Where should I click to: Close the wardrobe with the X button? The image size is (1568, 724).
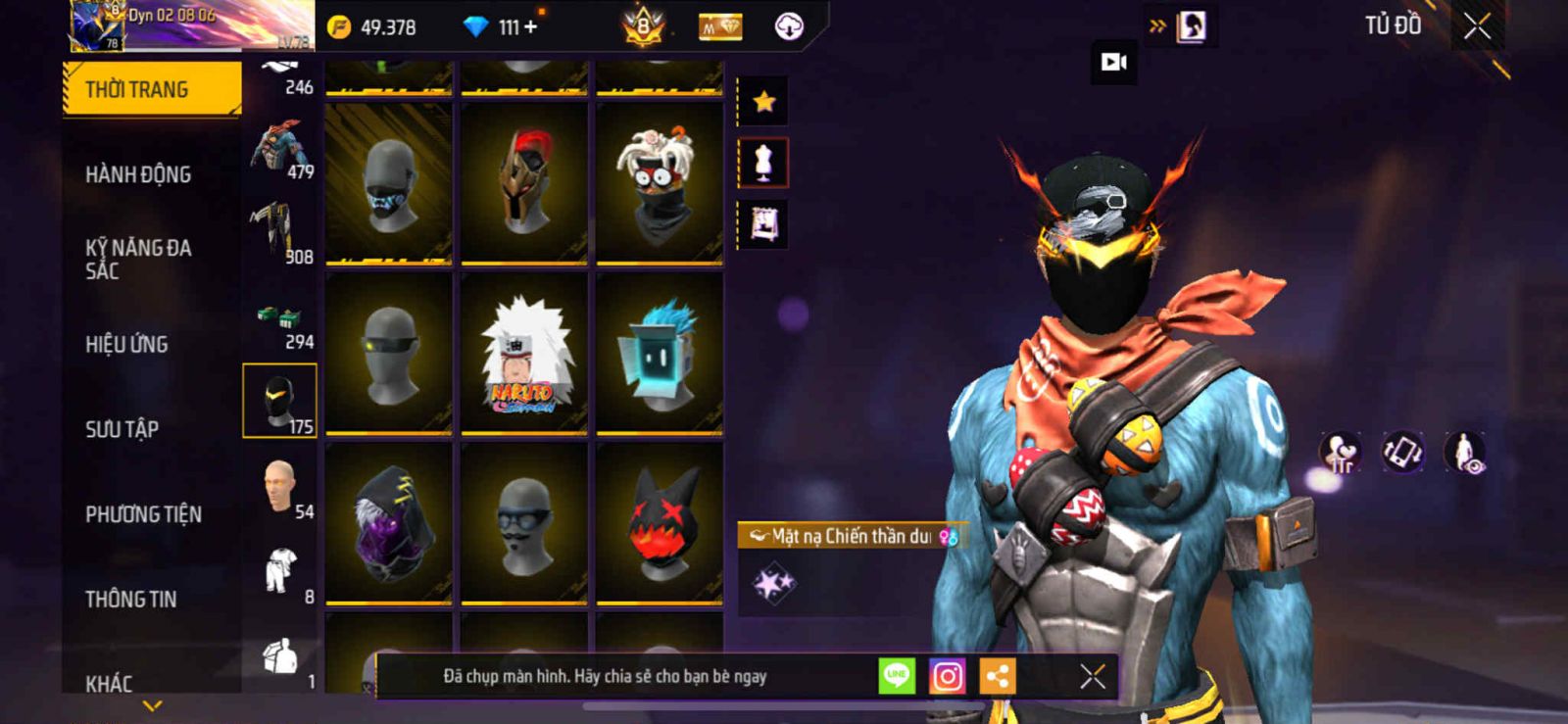click(1477, 26)
